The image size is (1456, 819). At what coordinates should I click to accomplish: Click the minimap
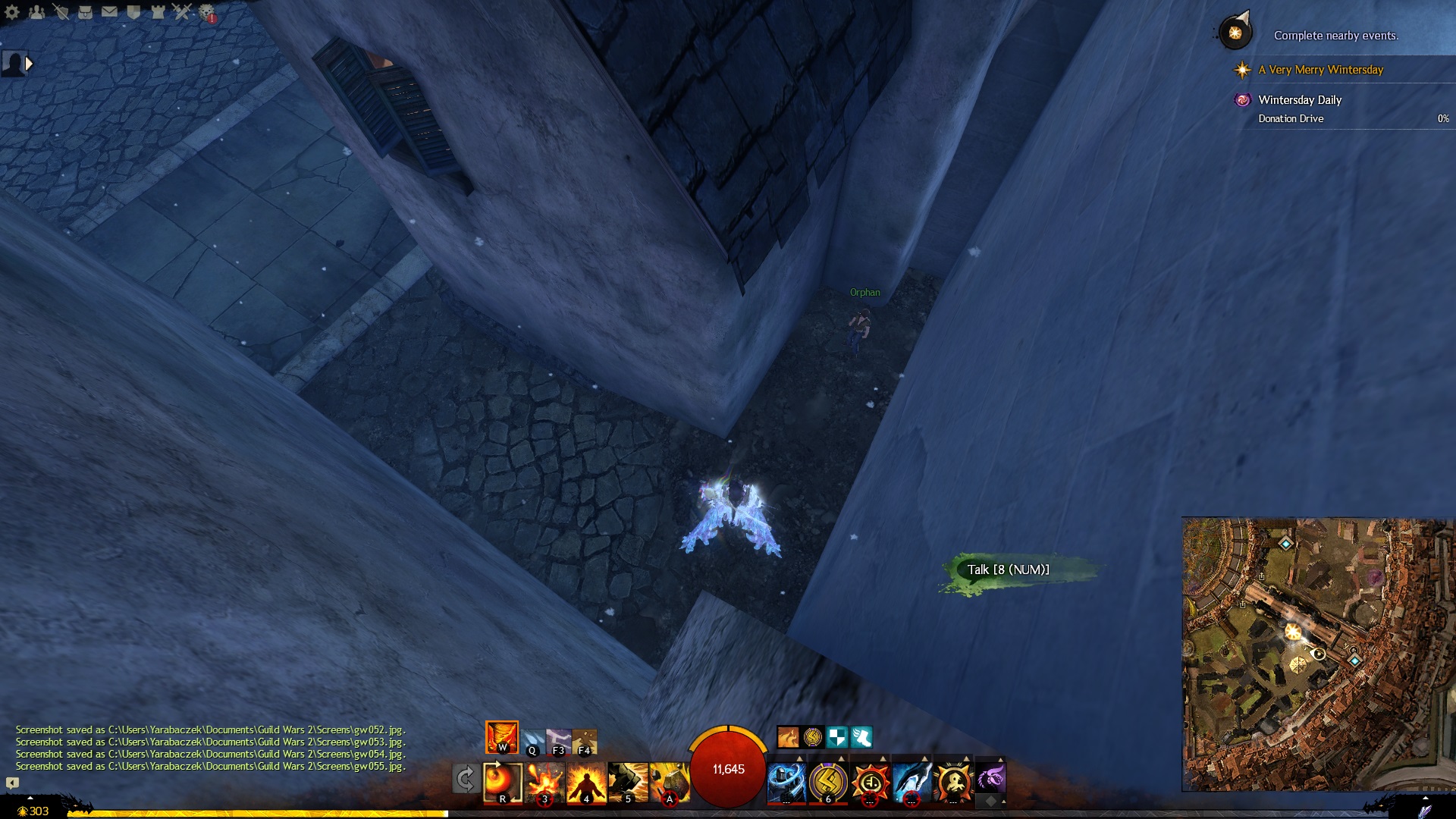coord(1318,654)
